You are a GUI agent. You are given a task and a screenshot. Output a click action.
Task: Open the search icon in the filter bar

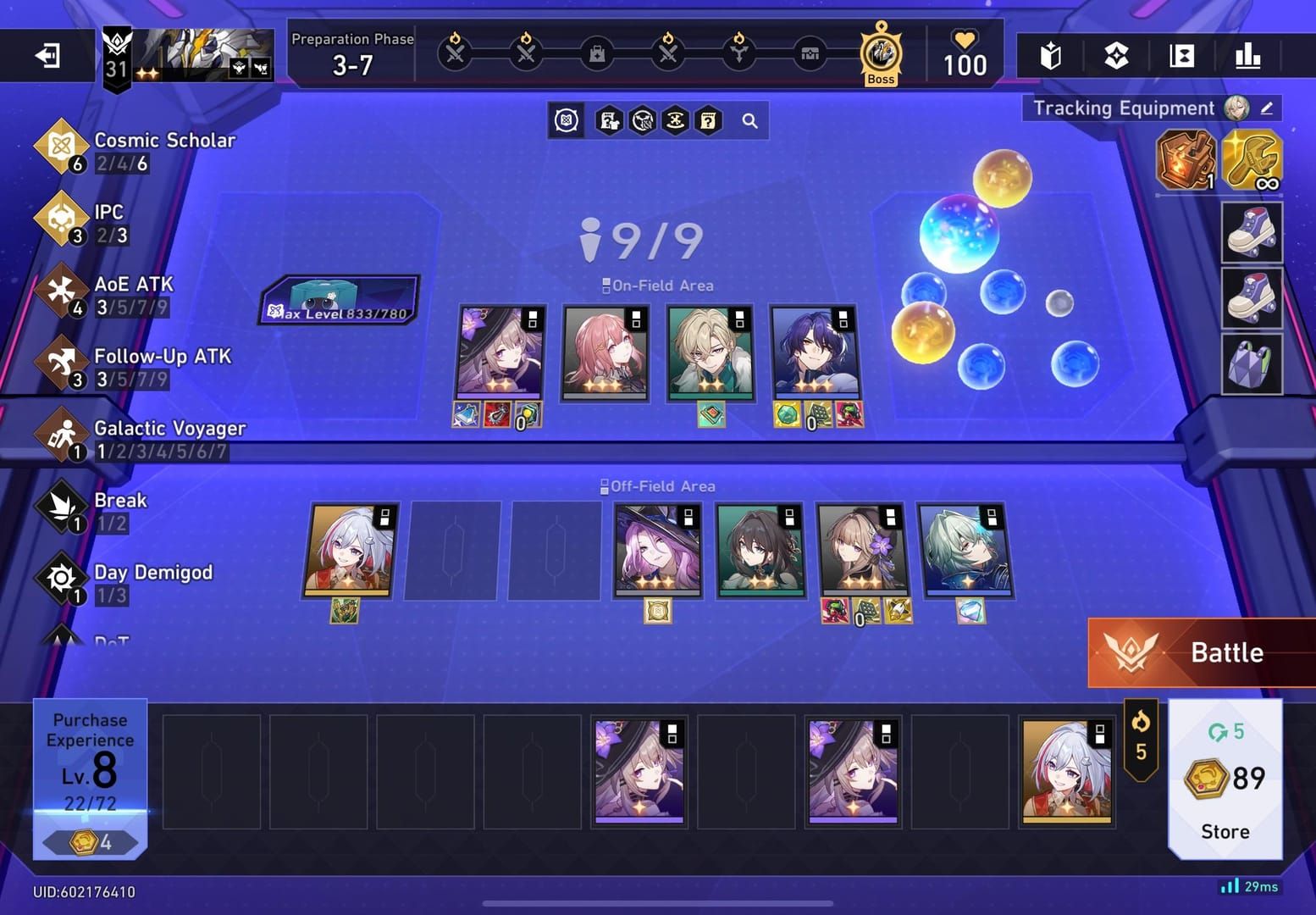(749, 120)
